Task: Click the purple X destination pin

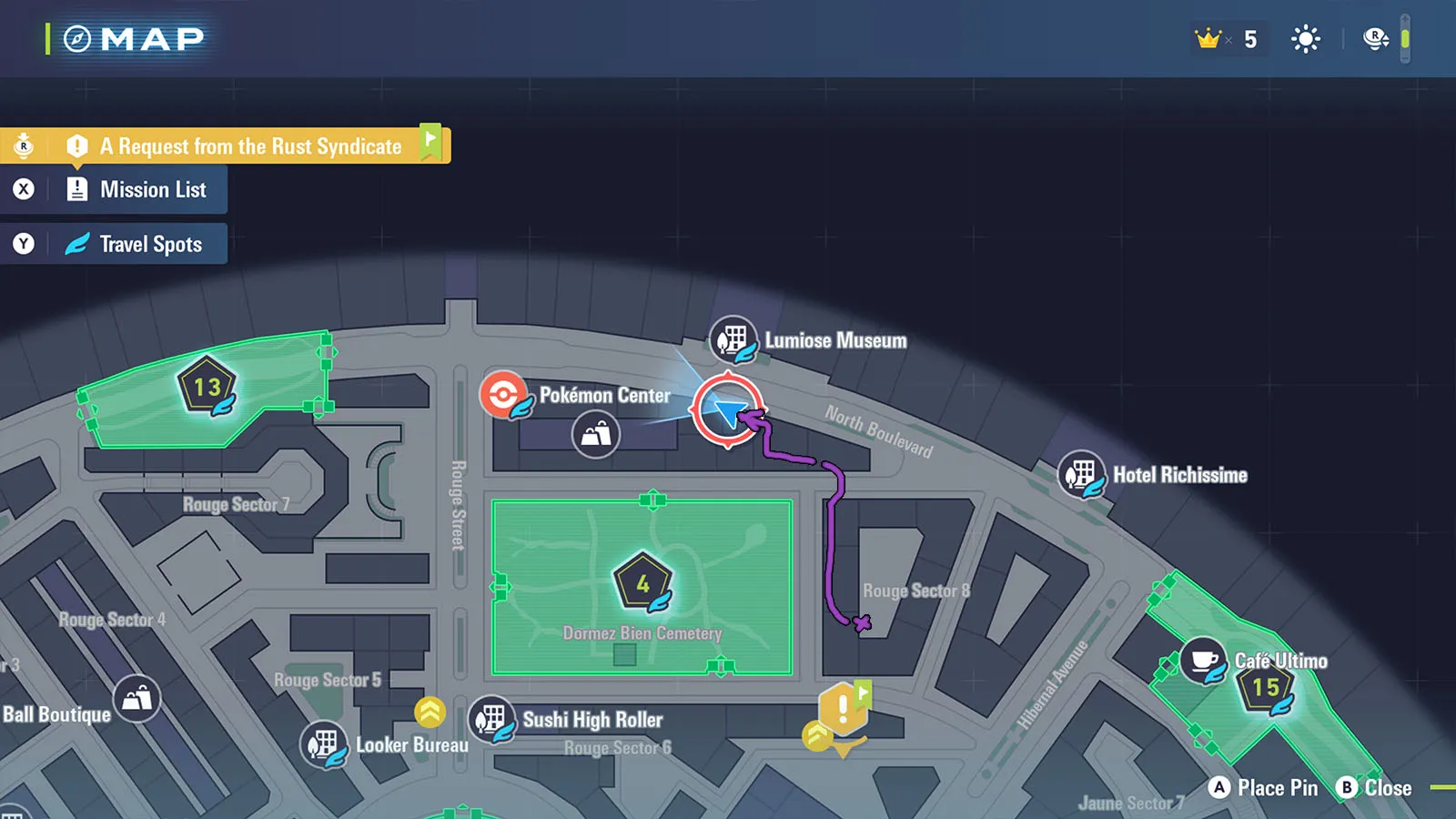Action: coord(862,623)
